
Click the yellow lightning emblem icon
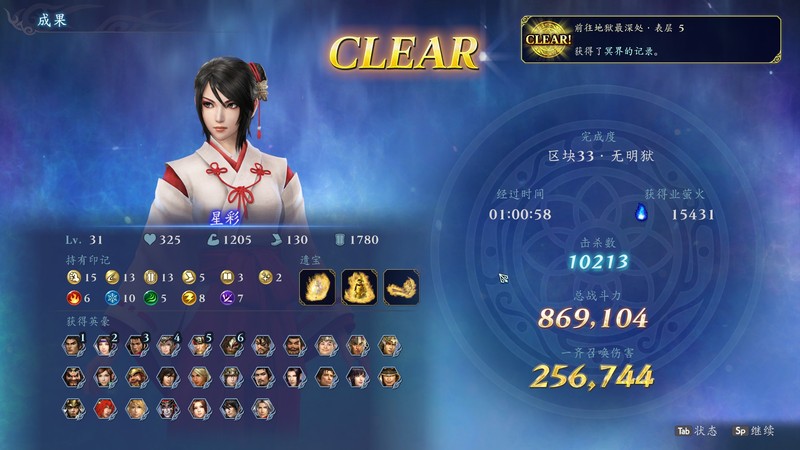pos(190,297)
